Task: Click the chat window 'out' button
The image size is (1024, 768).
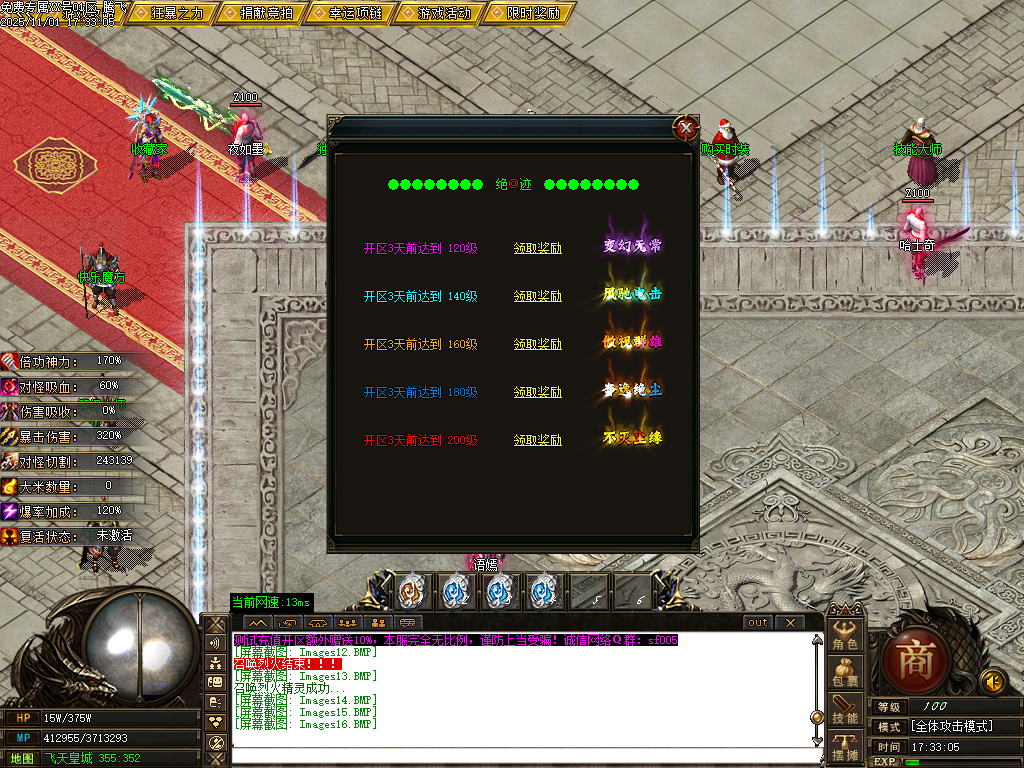Action: click(759, 622)
